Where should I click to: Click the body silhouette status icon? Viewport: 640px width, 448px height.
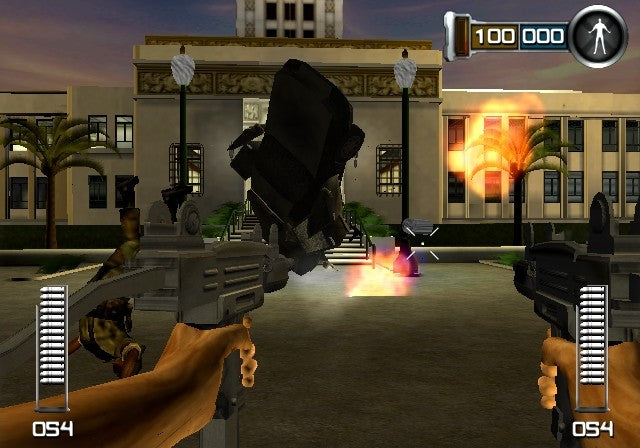597,36
